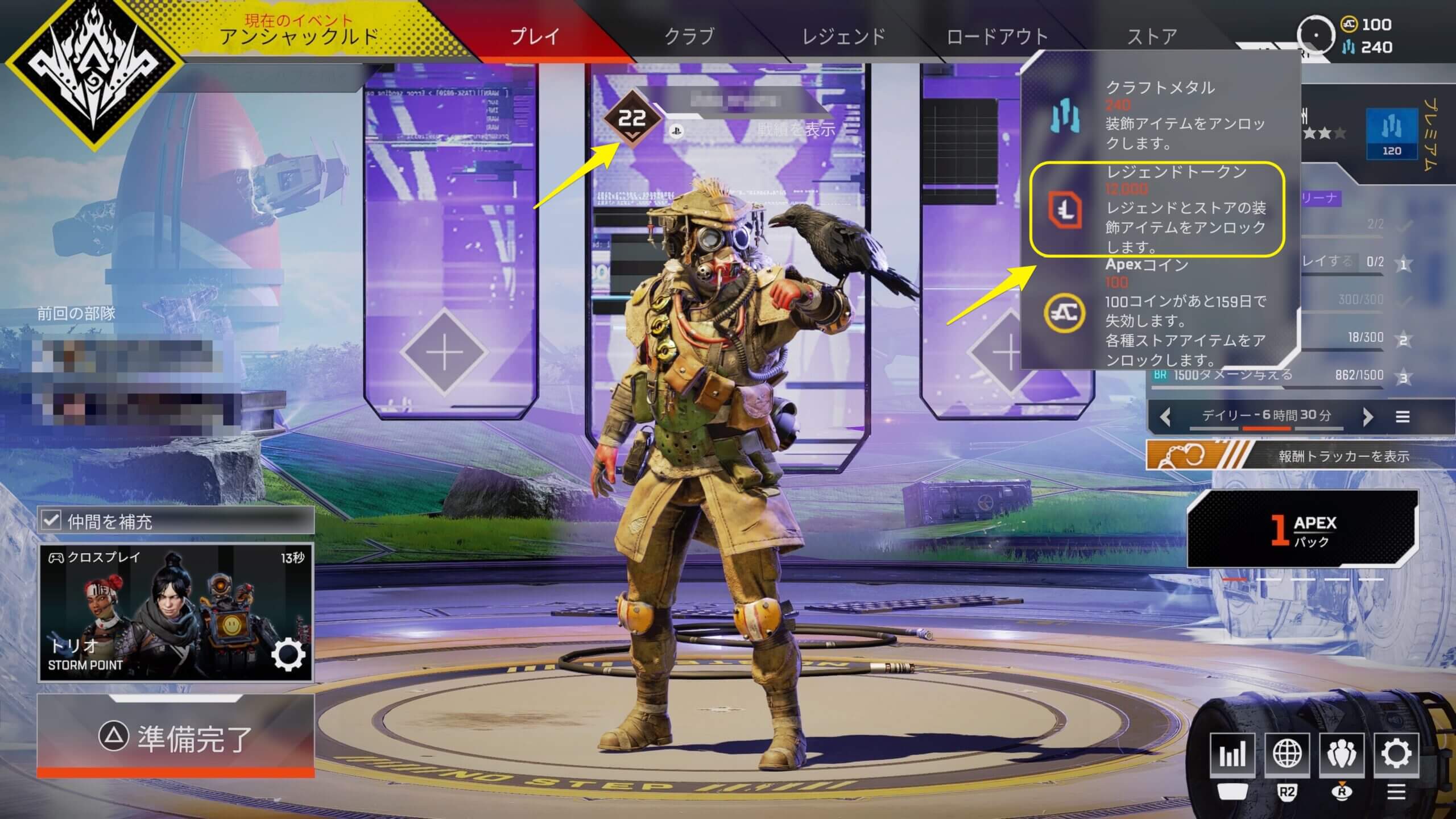Open the ロードアウト tab

[x=997, y=36]
